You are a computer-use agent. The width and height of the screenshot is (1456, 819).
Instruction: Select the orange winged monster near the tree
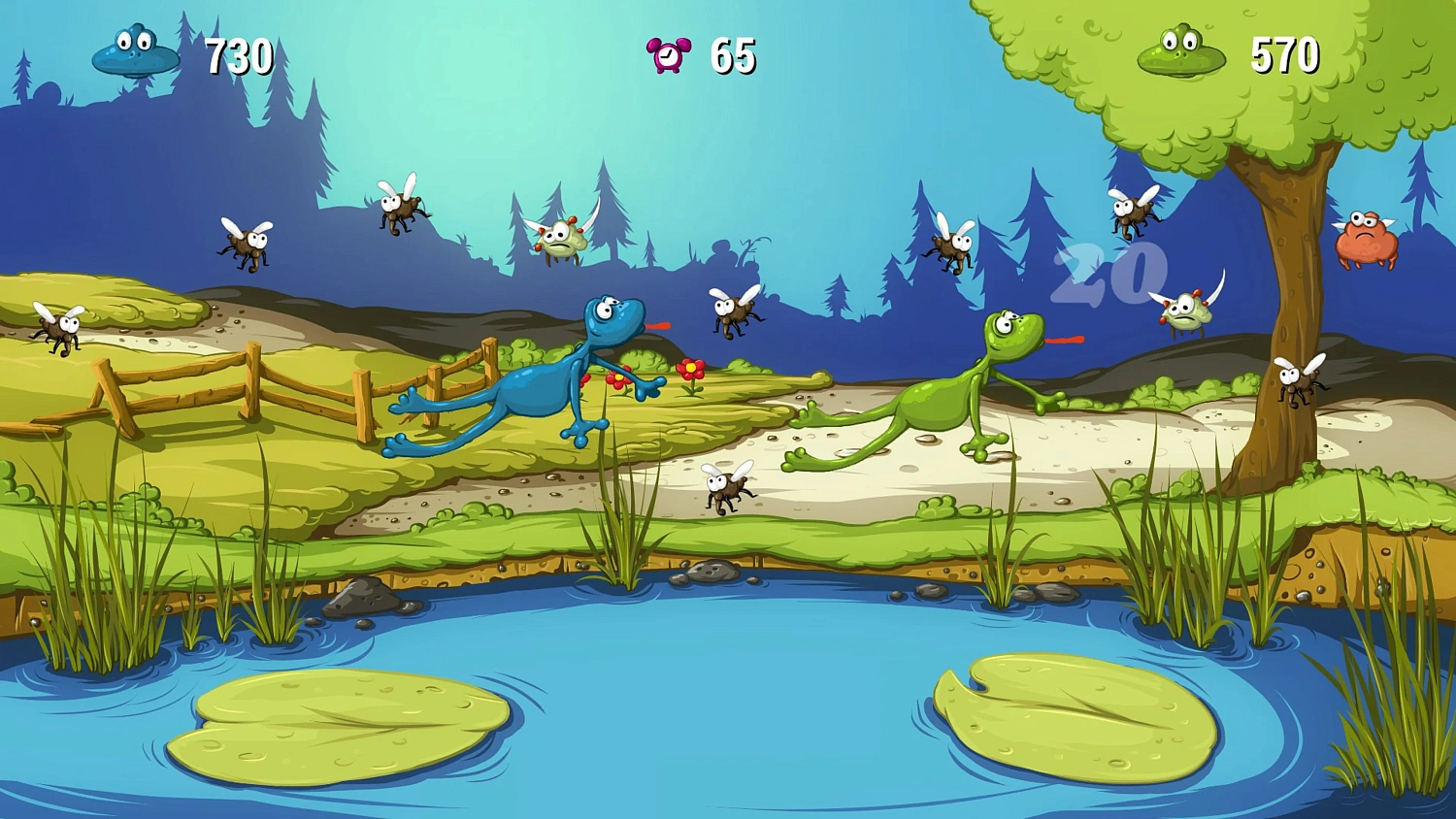[x=1367, y=236]
